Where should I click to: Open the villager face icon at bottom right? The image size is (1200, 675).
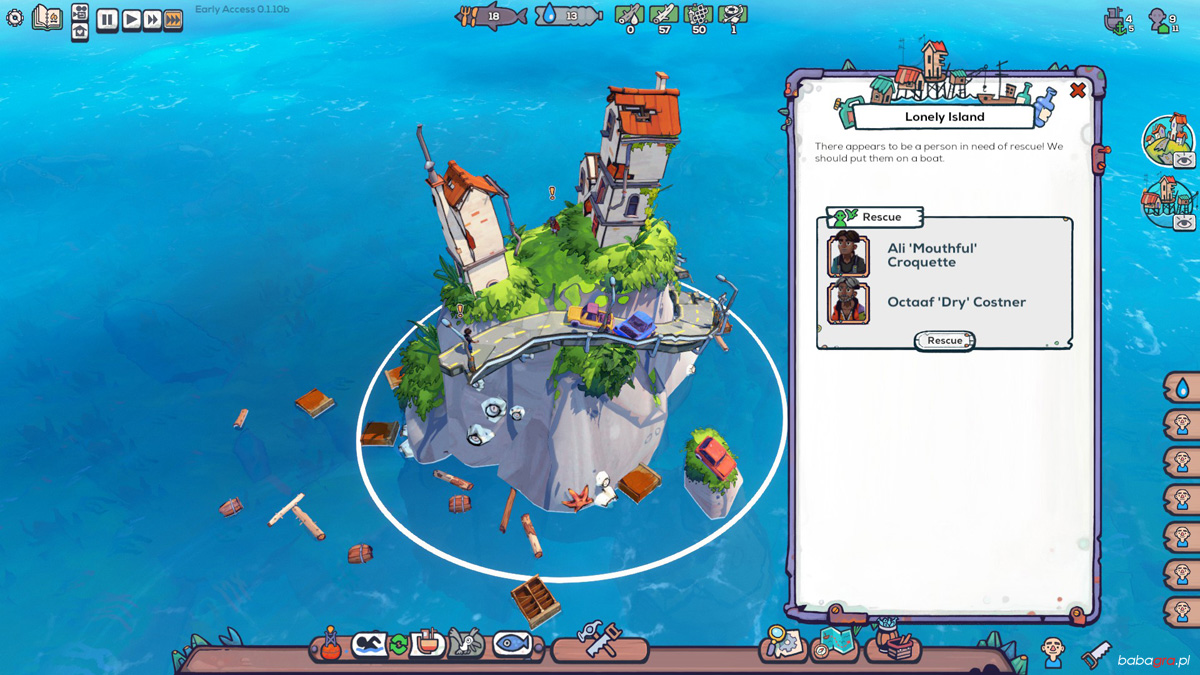tap(1052, 652)
